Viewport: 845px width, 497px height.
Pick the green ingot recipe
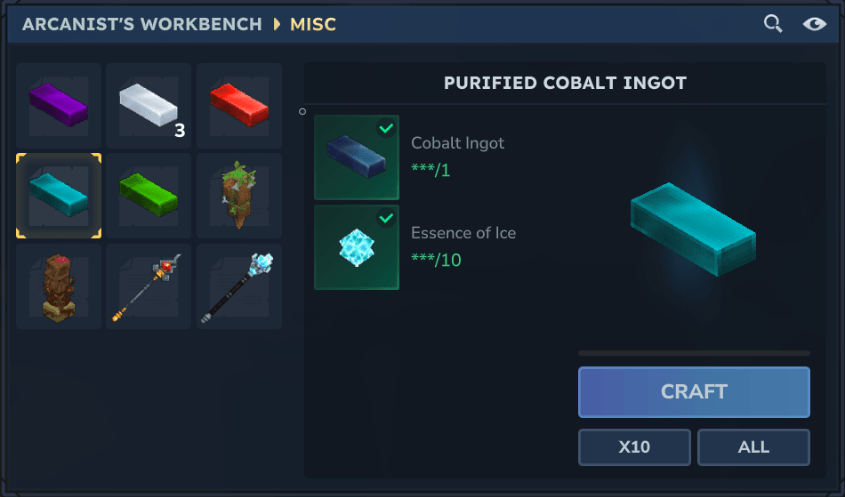coord(148,196)
